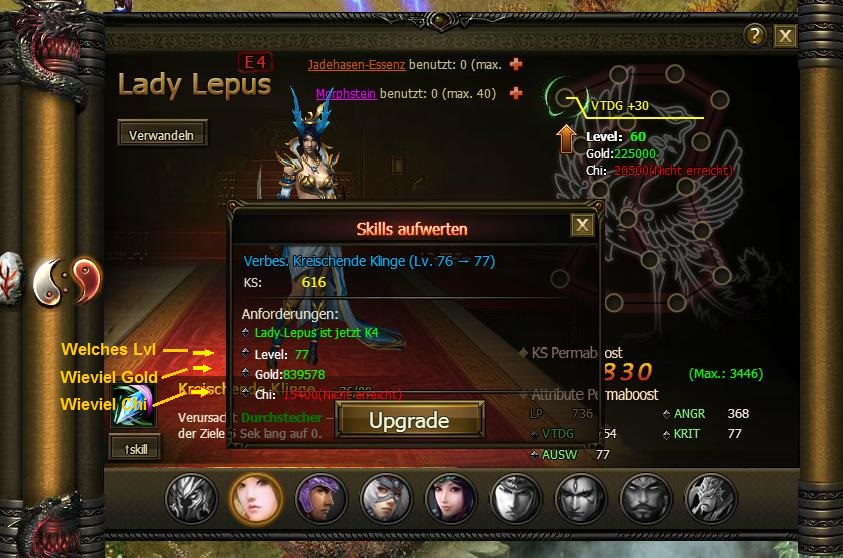The image size is (843, 558).
Task: Pick the purple-hooded hero portrait
Action: (321, 498)
